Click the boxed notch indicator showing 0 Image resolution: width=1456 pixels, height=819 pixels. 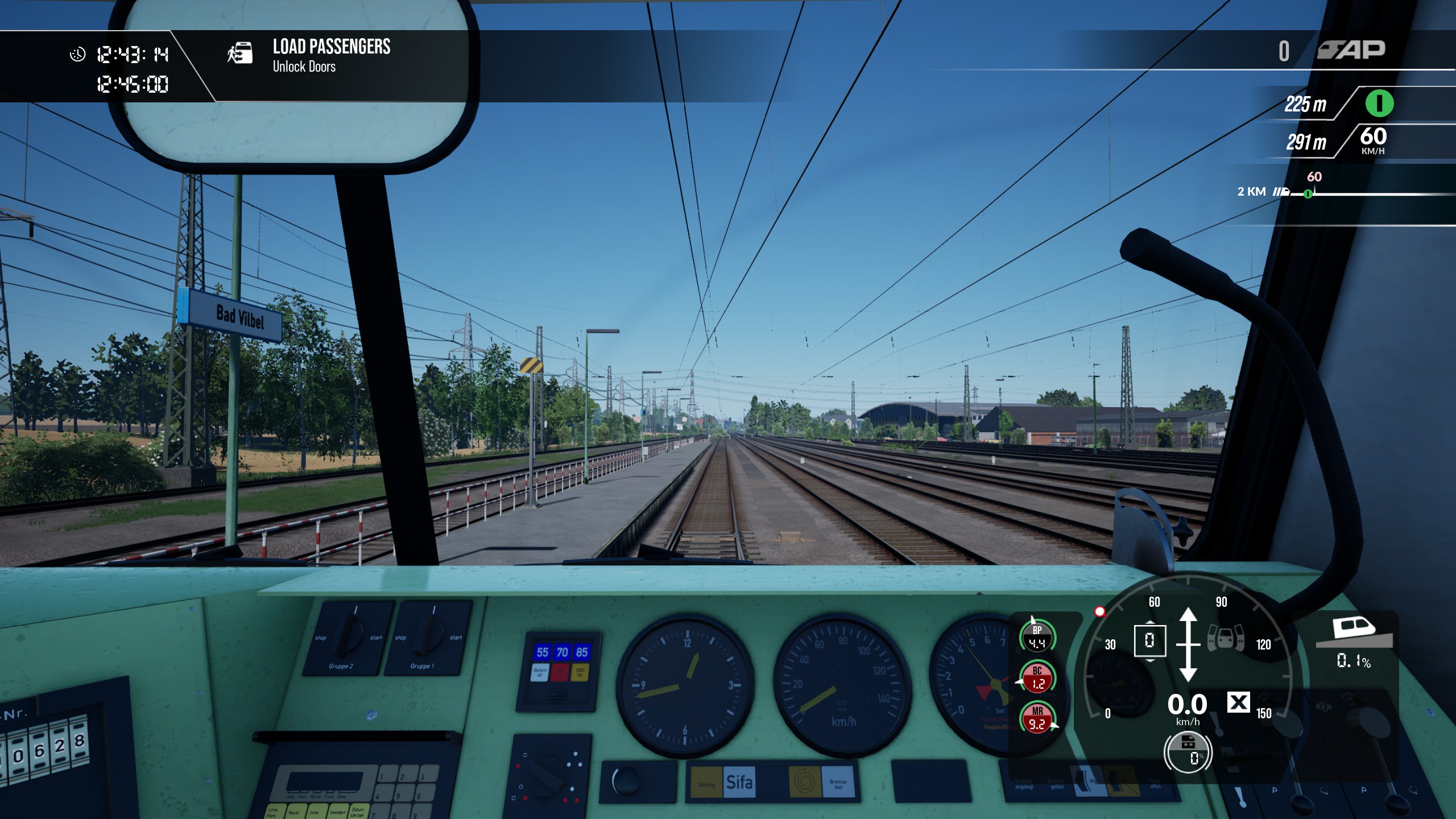[x=1149, y=640]
